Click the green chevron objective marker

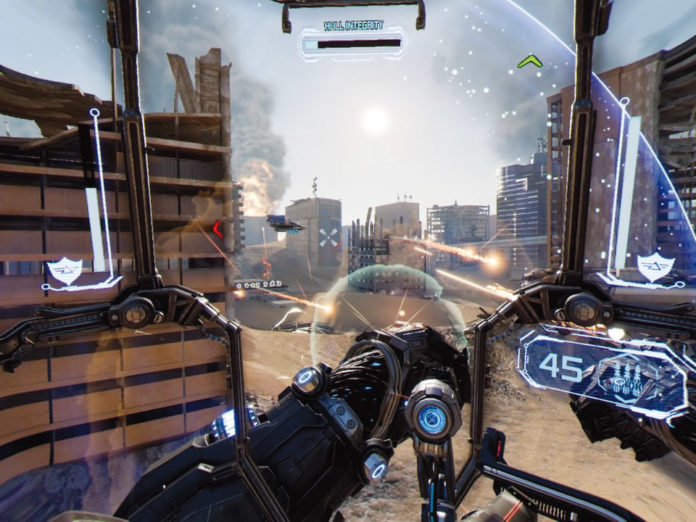tap(528, 62)
